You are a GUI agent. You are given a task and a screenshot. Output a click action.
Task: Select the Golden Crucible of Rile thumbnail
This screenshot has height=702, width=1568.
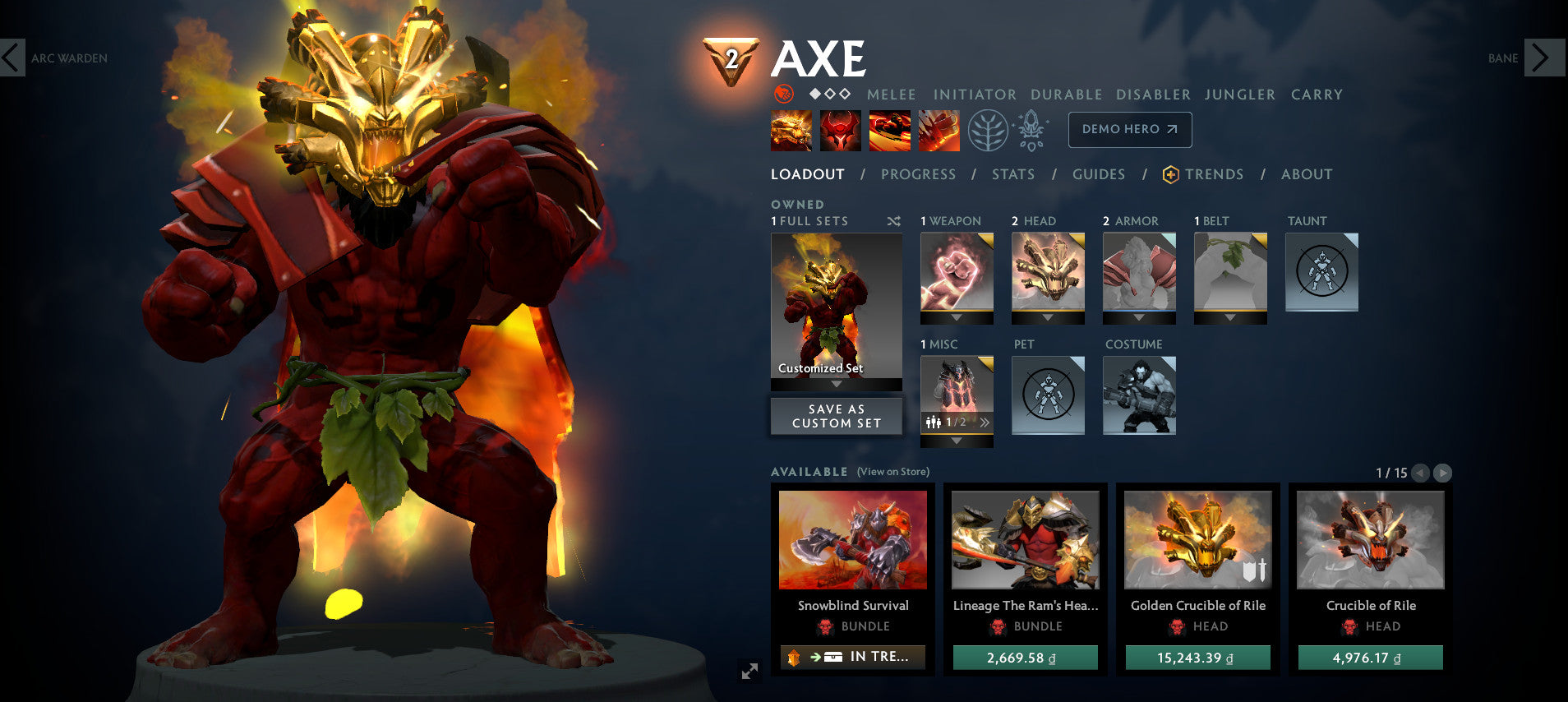pos(1197,538)
